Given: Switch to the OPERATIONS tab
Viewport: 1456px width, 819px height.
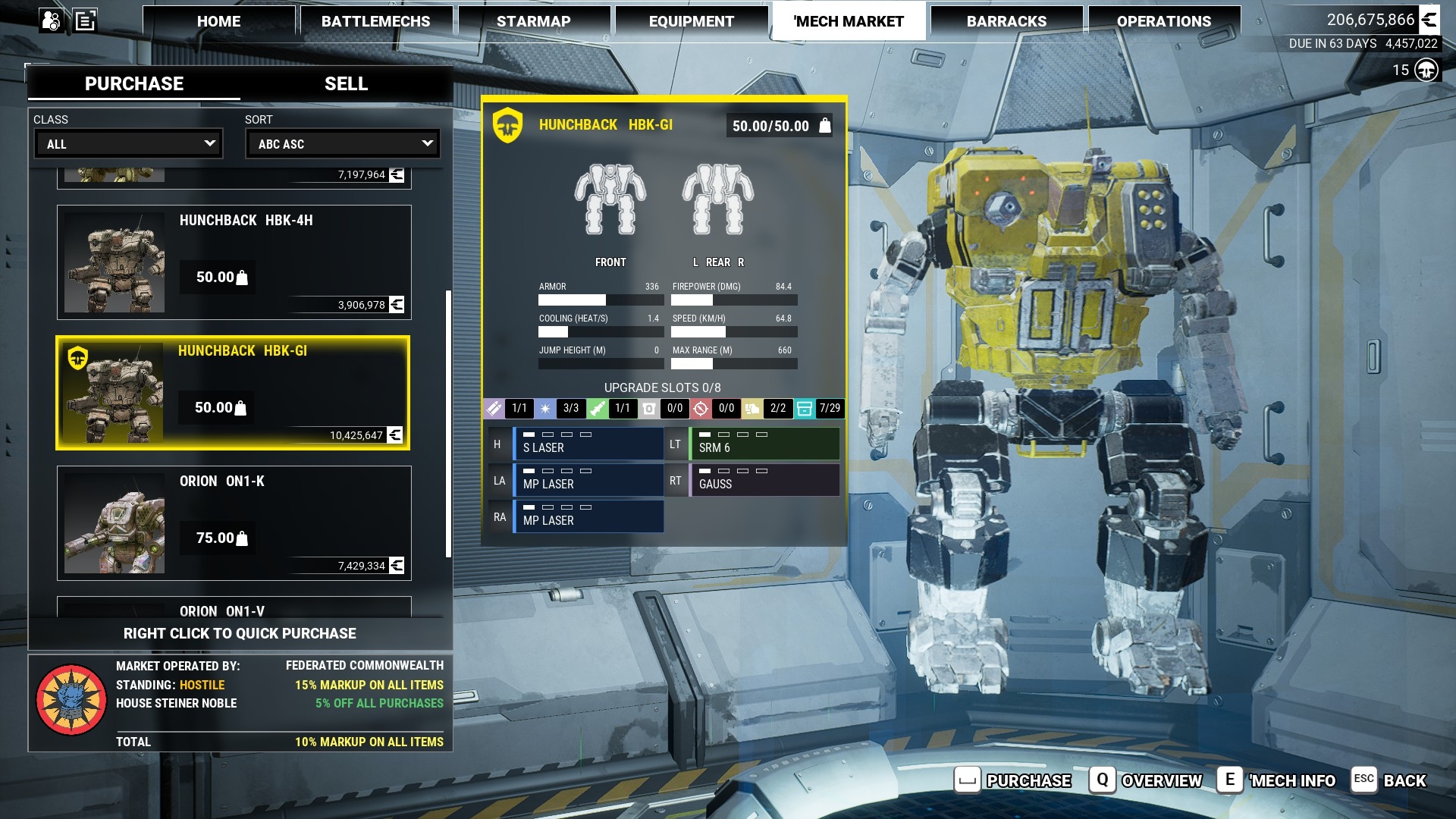Looking at the screenshot, I should (1163, 21).
